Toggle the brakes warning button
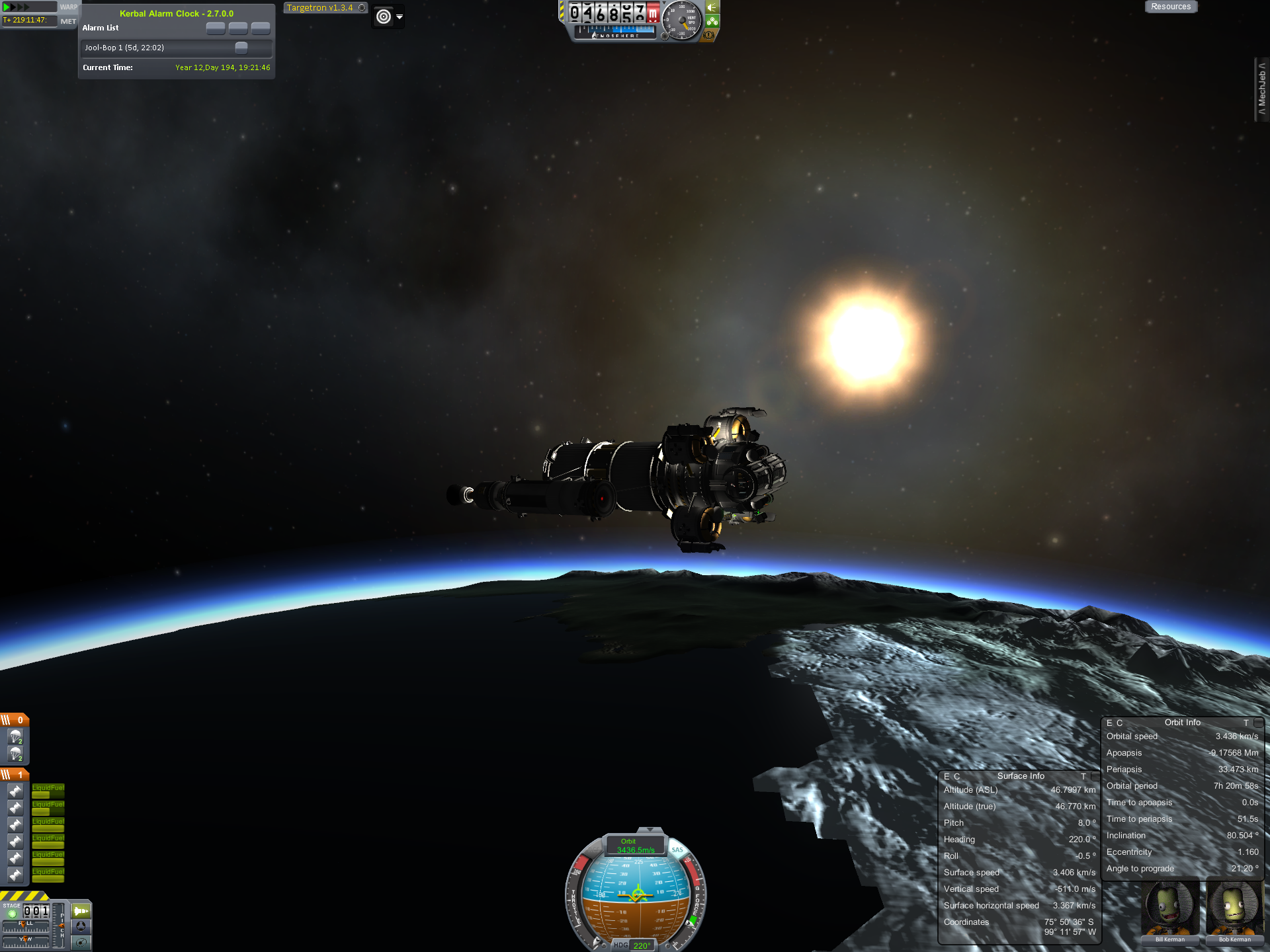The width and height of the screenshot is (1270, 952). (x=708, y=35)
